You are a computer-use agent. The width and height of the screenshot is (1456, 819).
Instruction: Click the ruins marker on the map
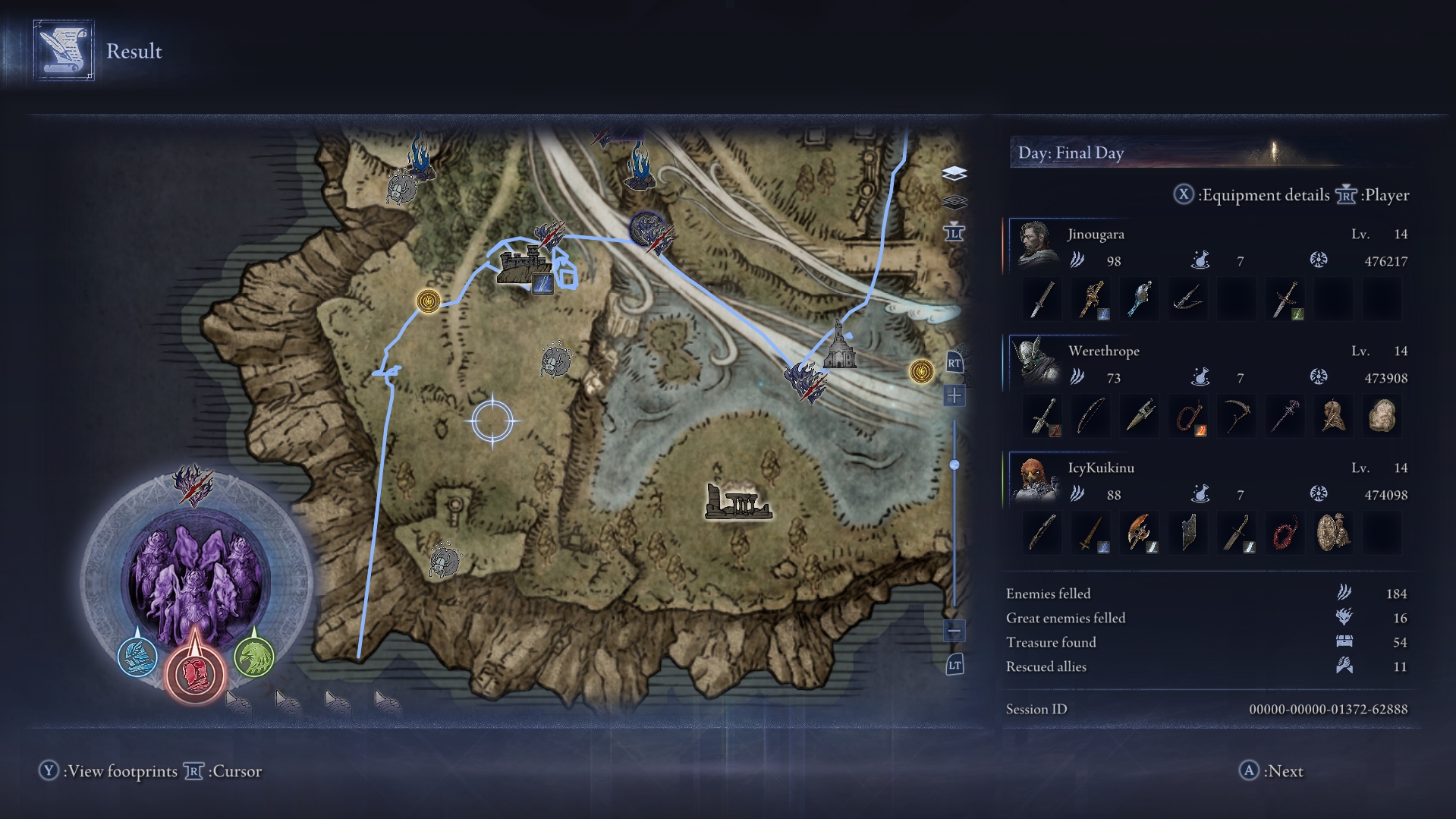click(x=736, y=502)
